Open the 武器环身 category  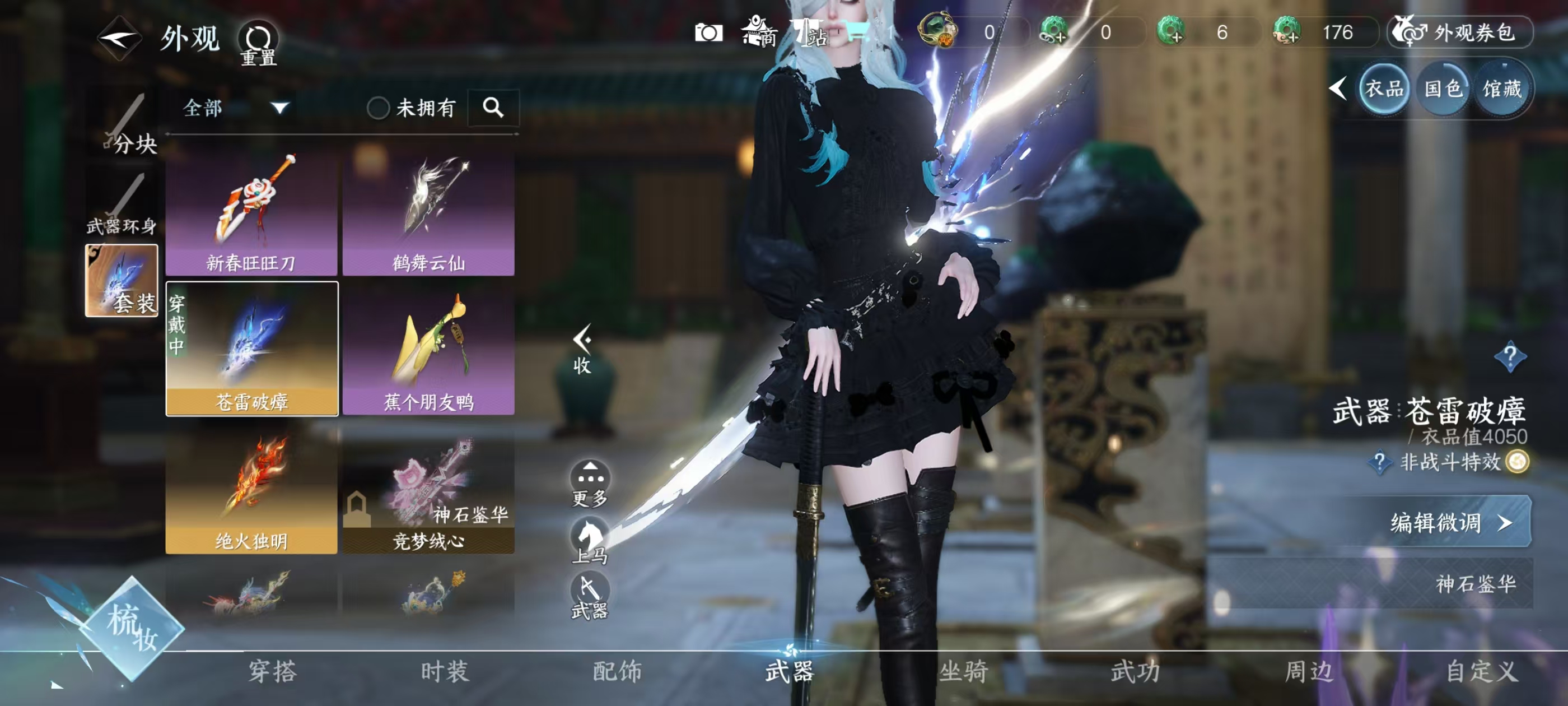[x=122, y=207]
